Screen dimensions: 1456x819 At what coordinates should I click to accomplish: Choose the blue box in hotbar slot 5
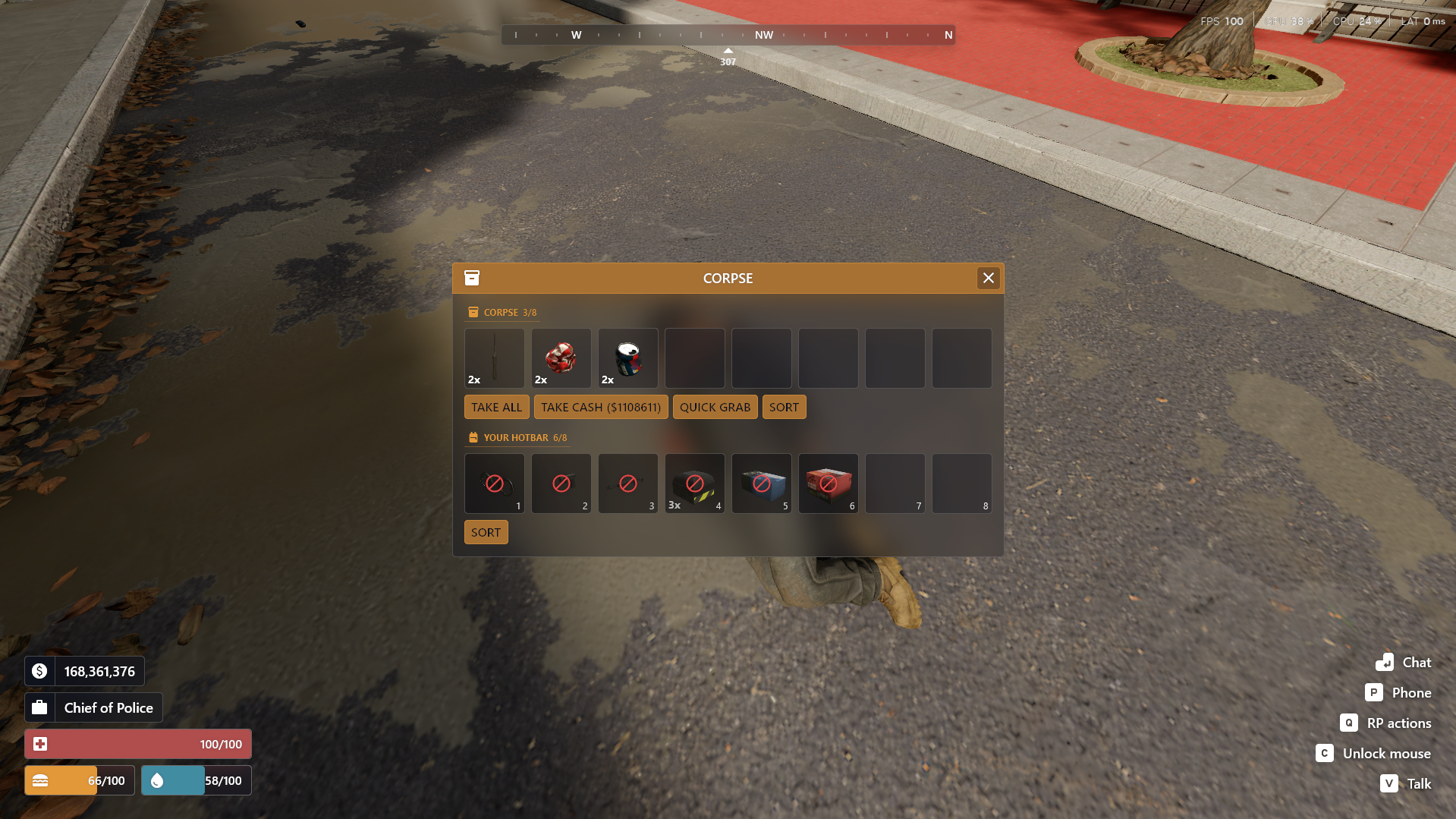click(x=762, y=484)
